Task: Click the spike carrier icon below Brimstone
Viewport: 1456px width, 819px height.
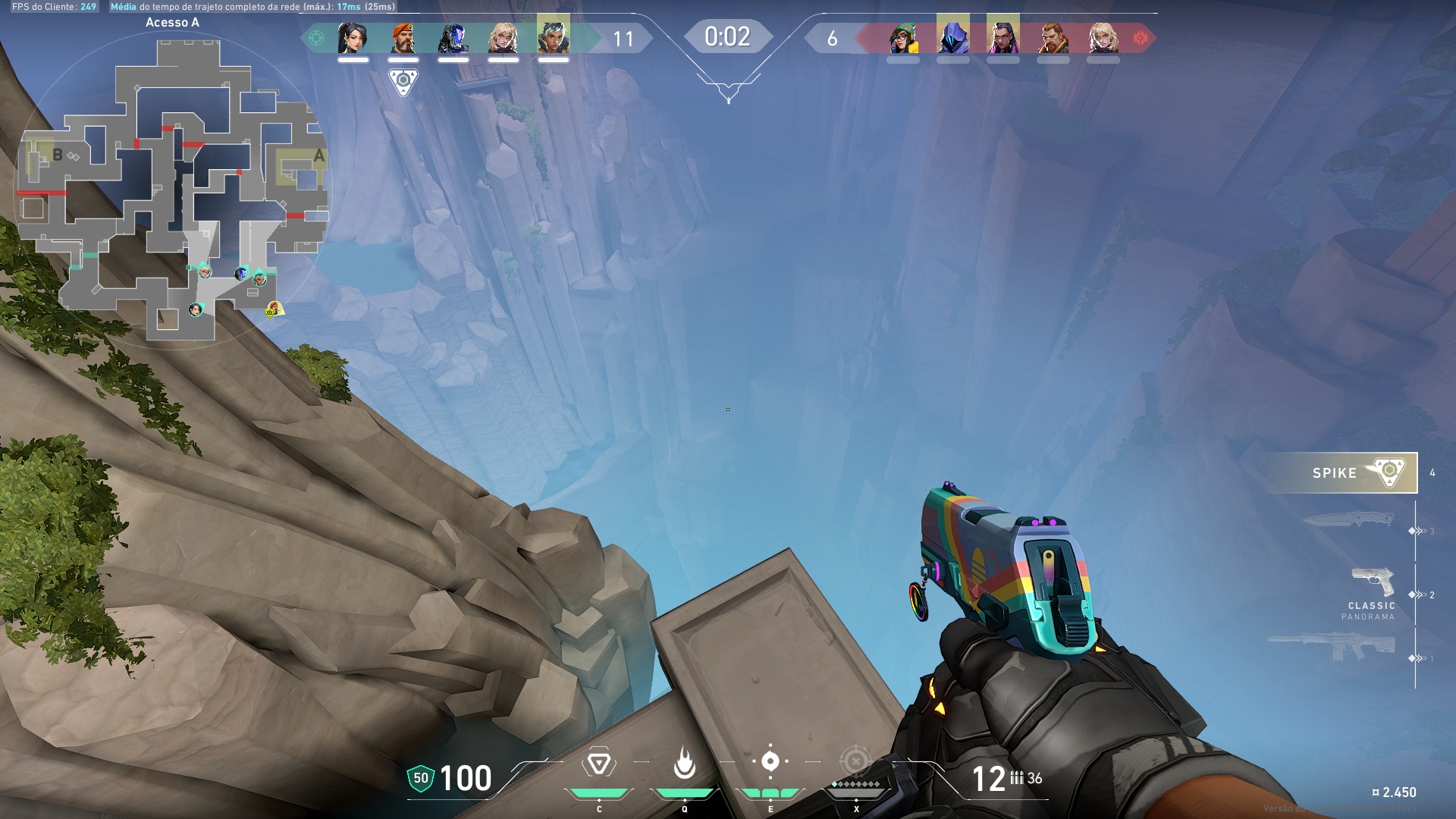Action: pos(403,81)
